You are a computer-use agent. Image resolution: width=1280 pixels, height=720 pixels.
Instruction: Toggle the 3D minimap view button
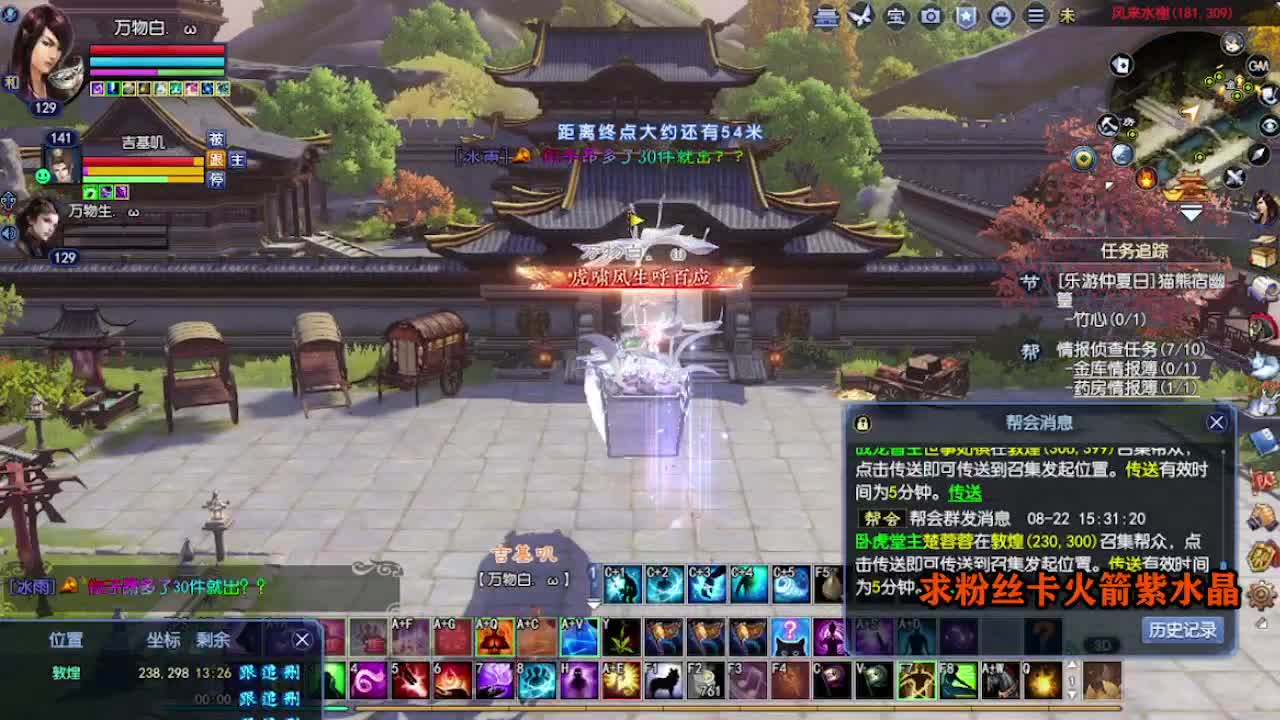click(1102, 643)
